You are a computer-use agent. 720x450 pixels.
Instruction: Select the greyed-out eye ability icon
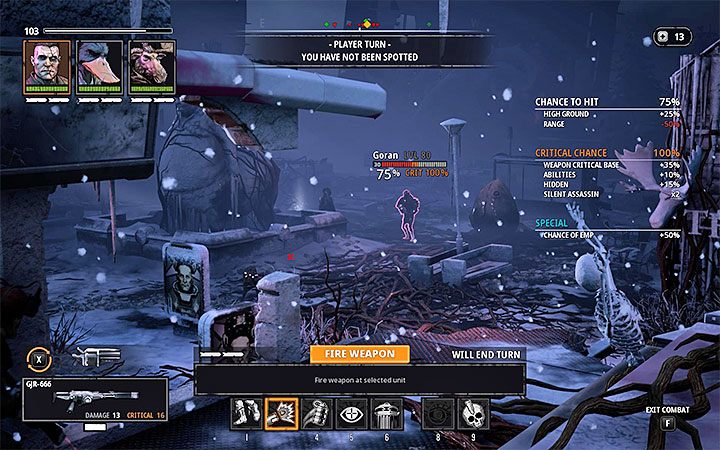437,412
